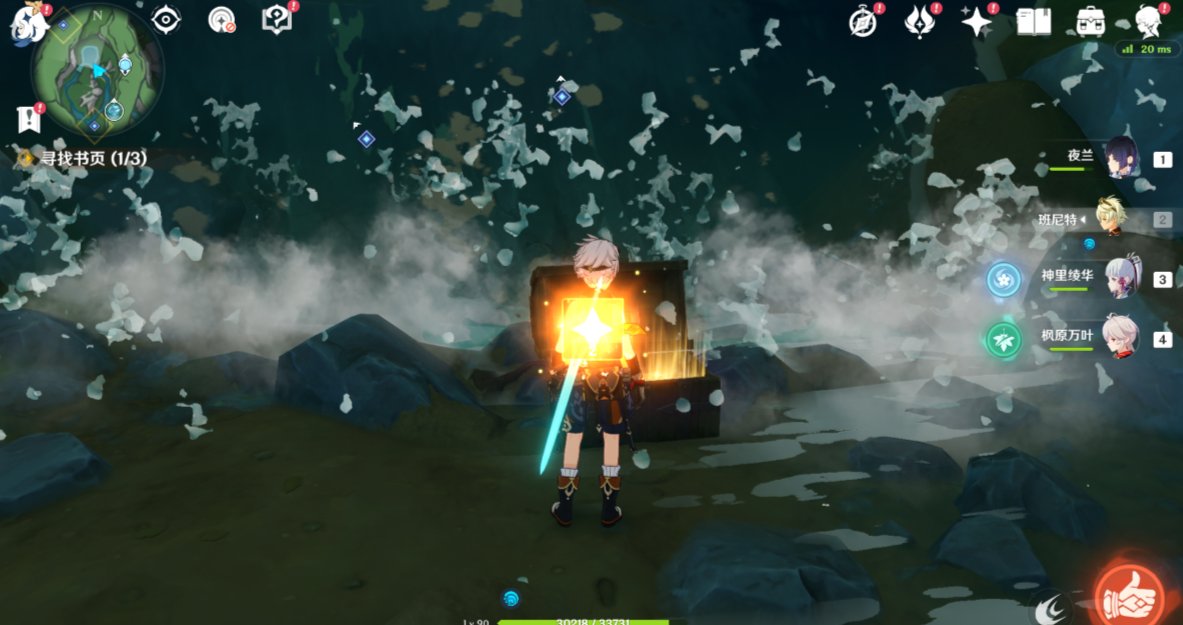Open the winged battle pass icon

coord(919,22)
